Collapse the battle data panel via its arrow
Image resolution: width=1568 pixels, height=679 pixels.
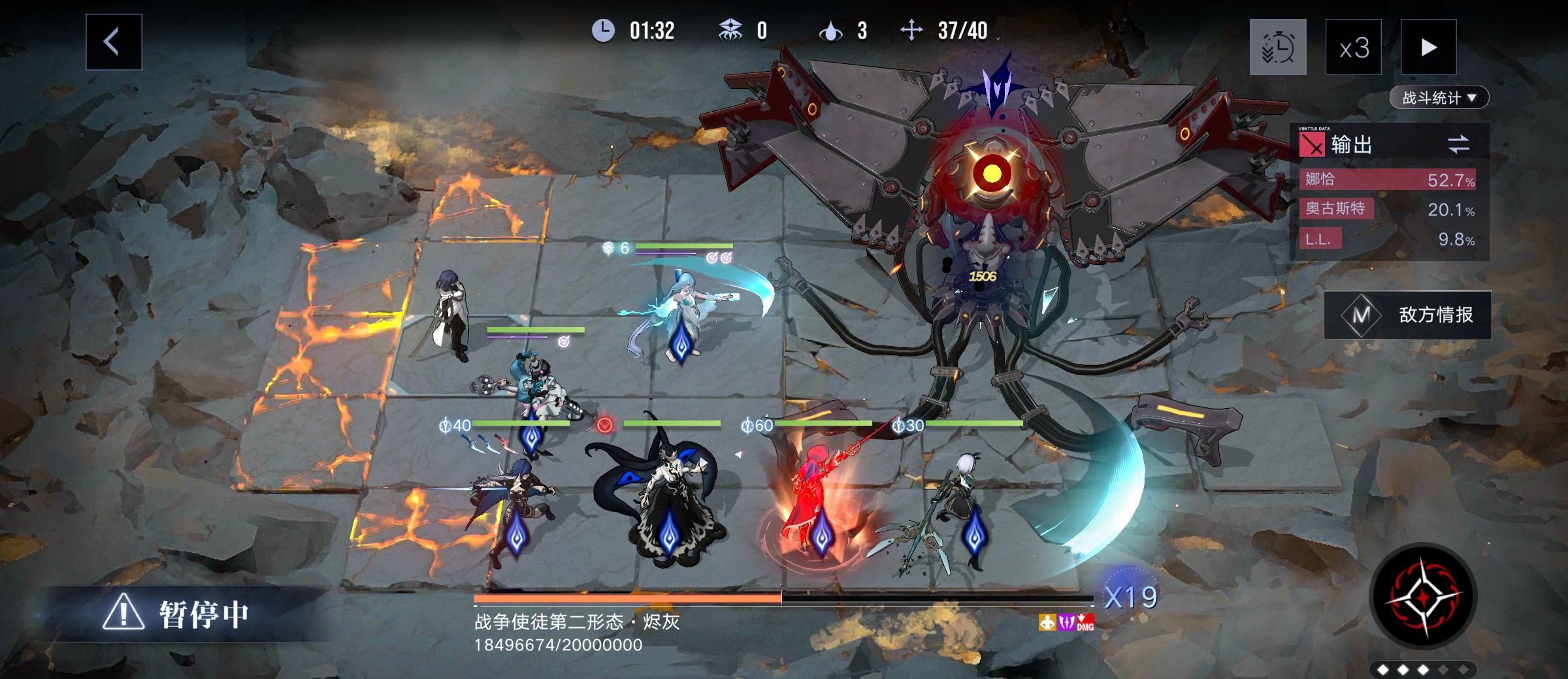click(x=1471, y=97)
